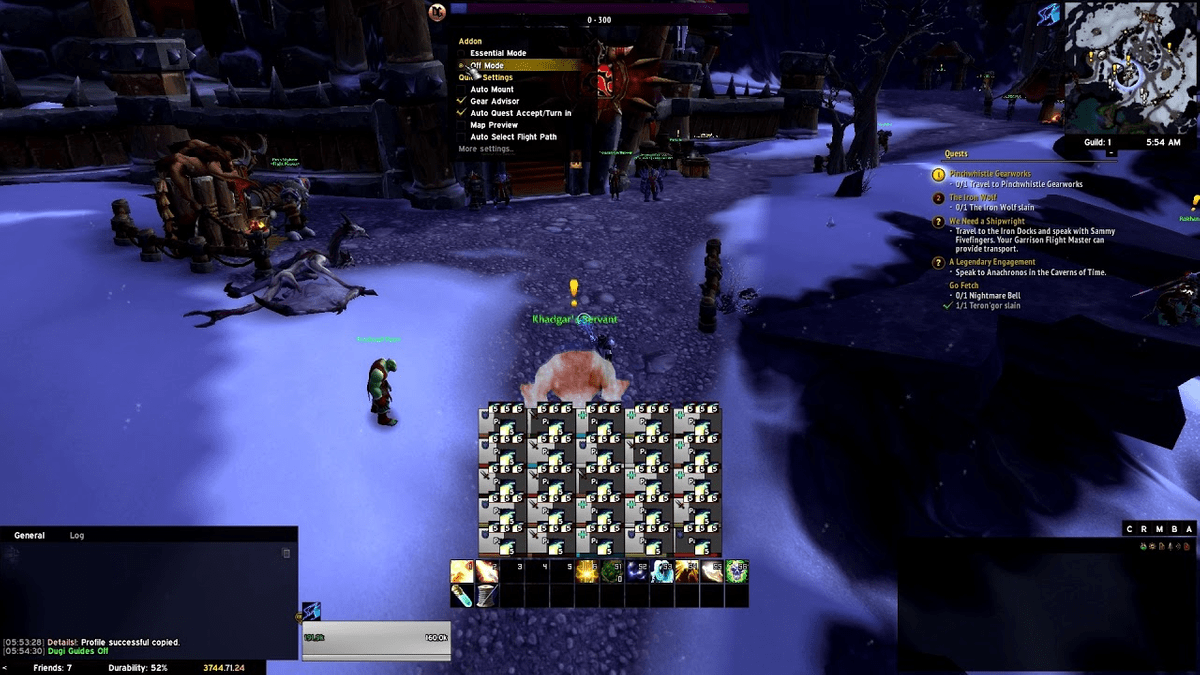Switch to the General chat tab

pos(29,536)
